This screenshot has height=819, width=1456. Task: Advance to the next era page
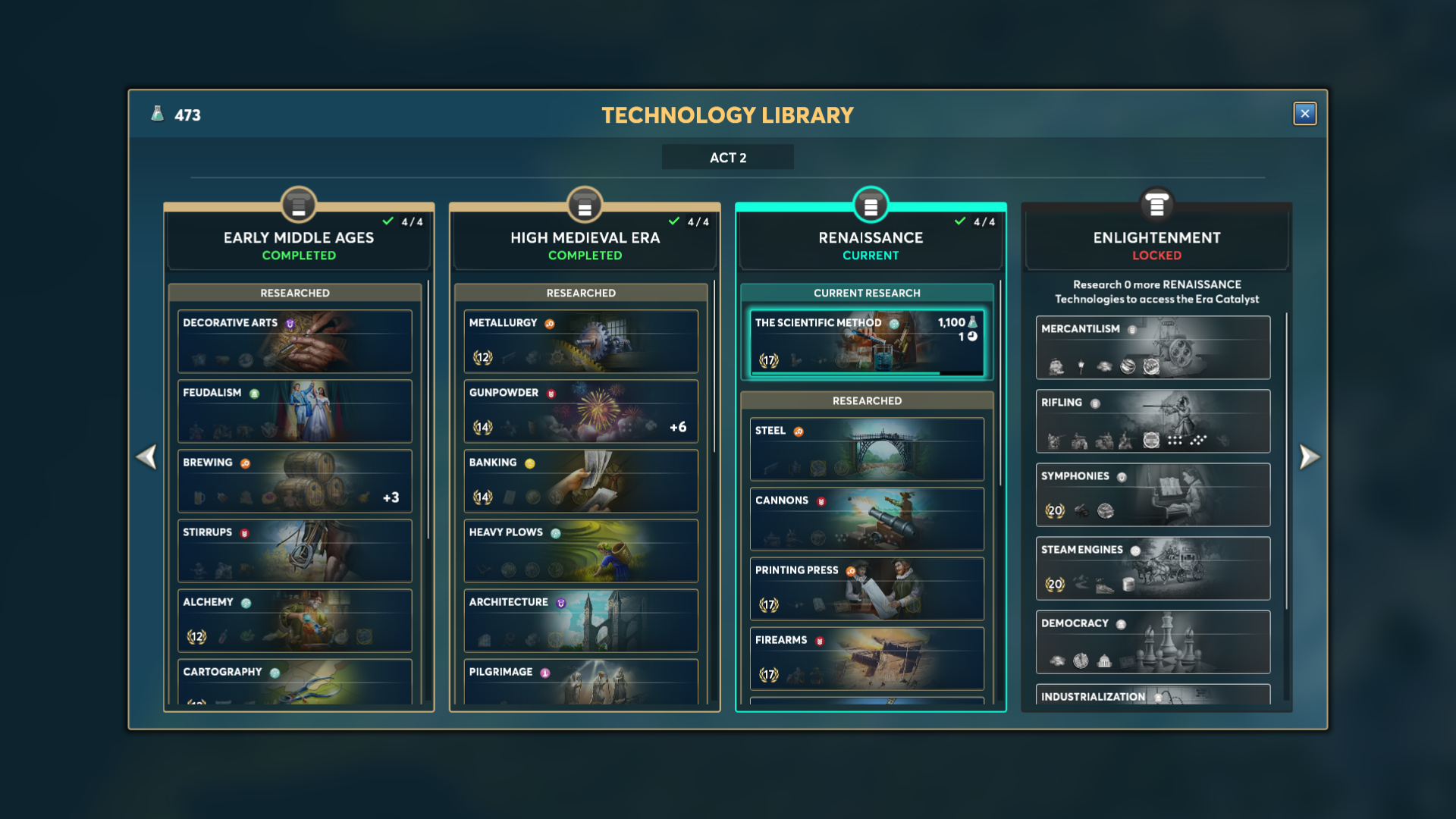coord(1309,457)
